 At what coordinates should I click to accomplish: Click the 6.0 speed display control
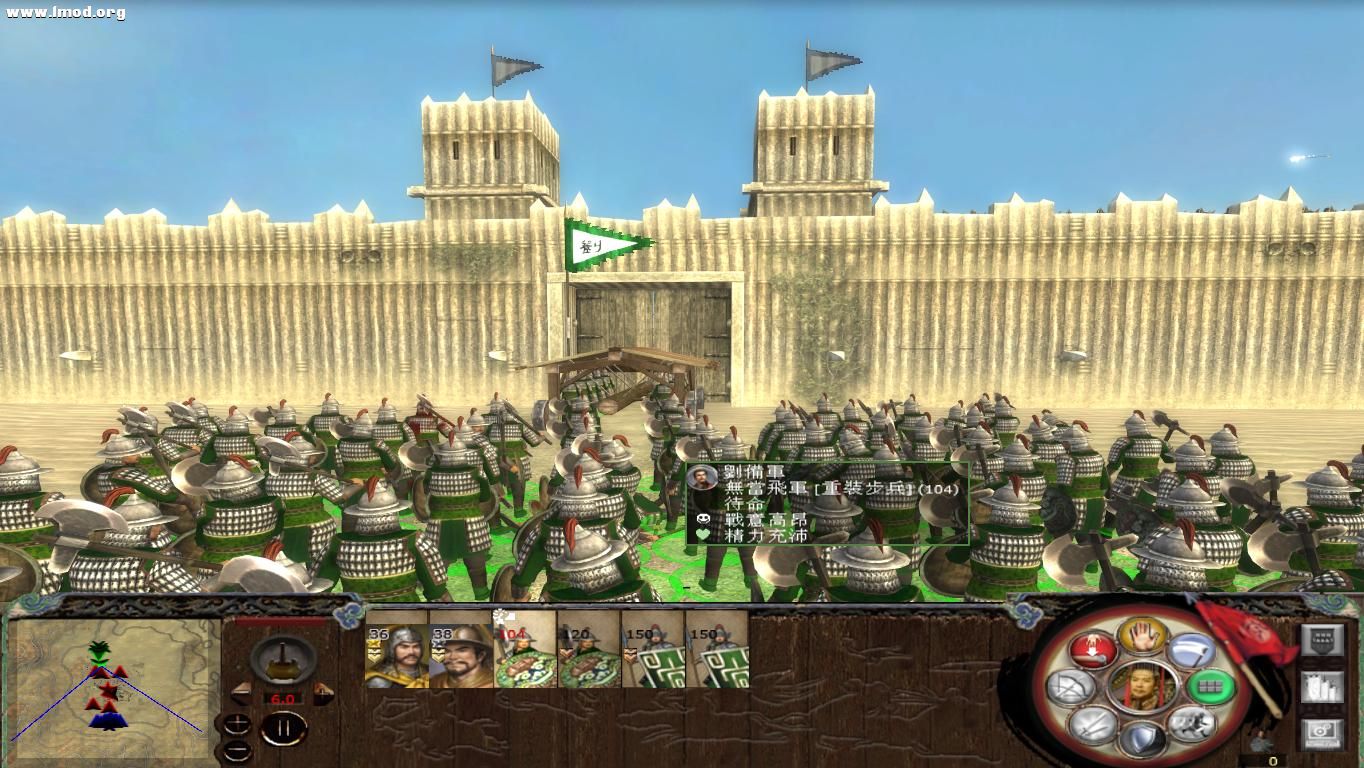pos(282,699)
